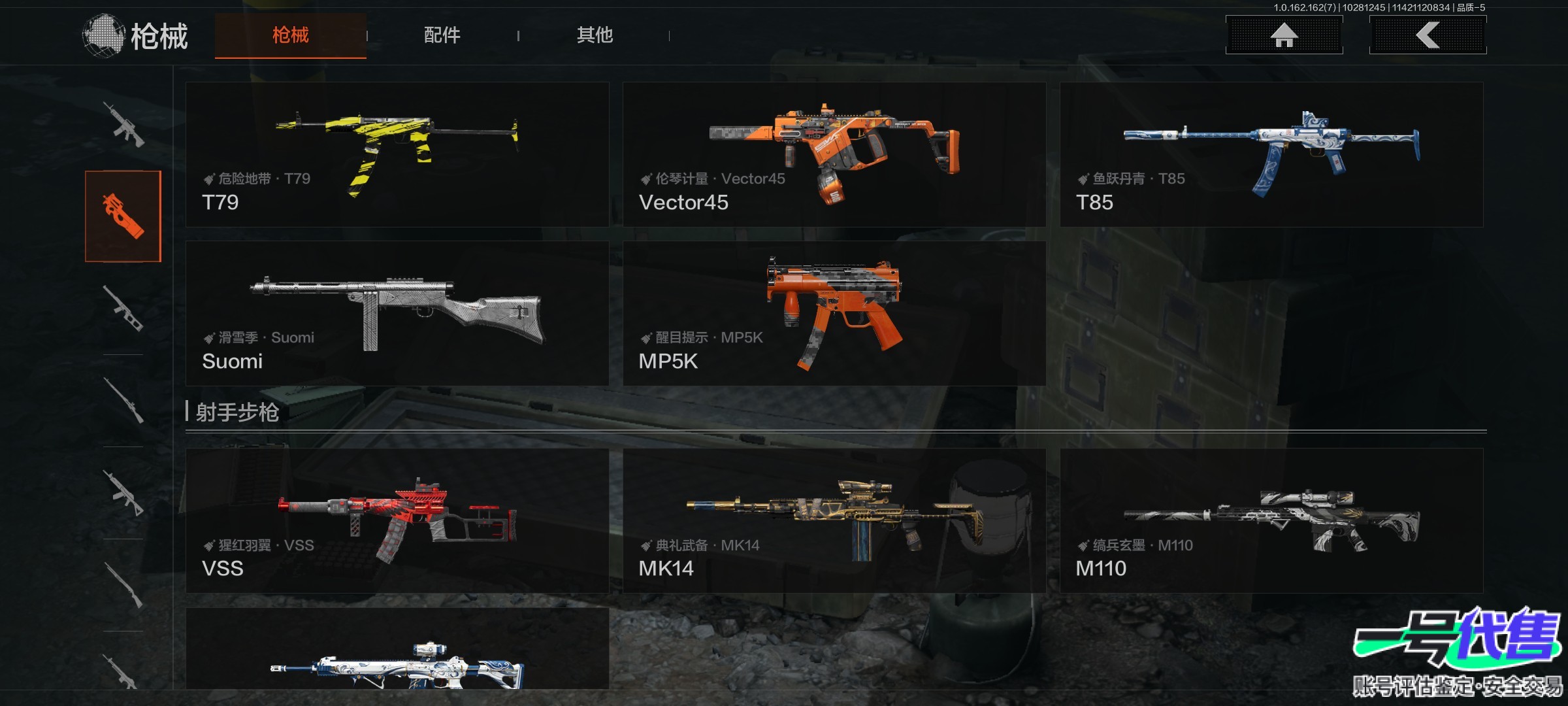
Task: Choose the gold MK14 skin
Action: click(834, 520)
